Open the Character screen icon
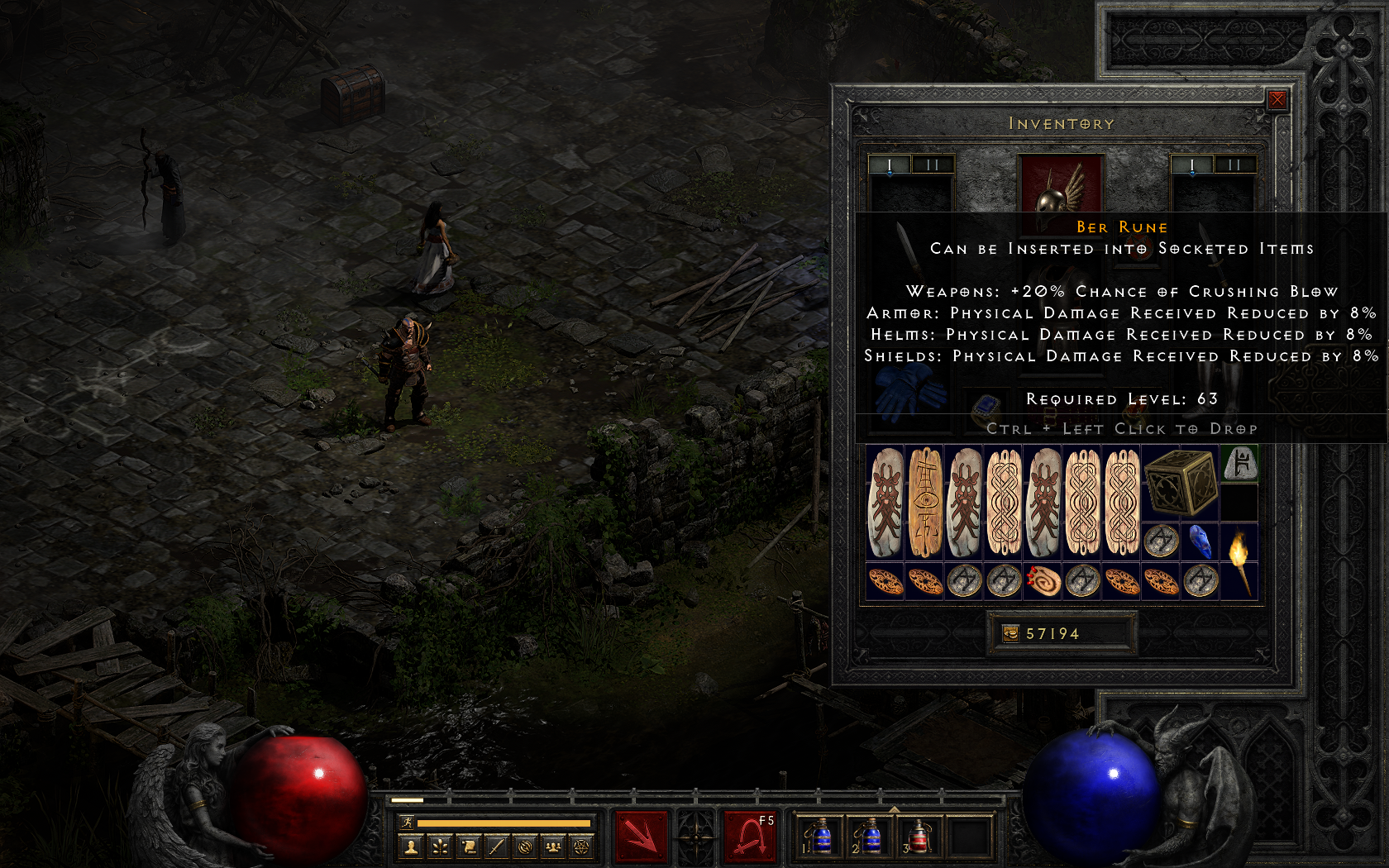The image size is (1389, 868). point(411,848)
